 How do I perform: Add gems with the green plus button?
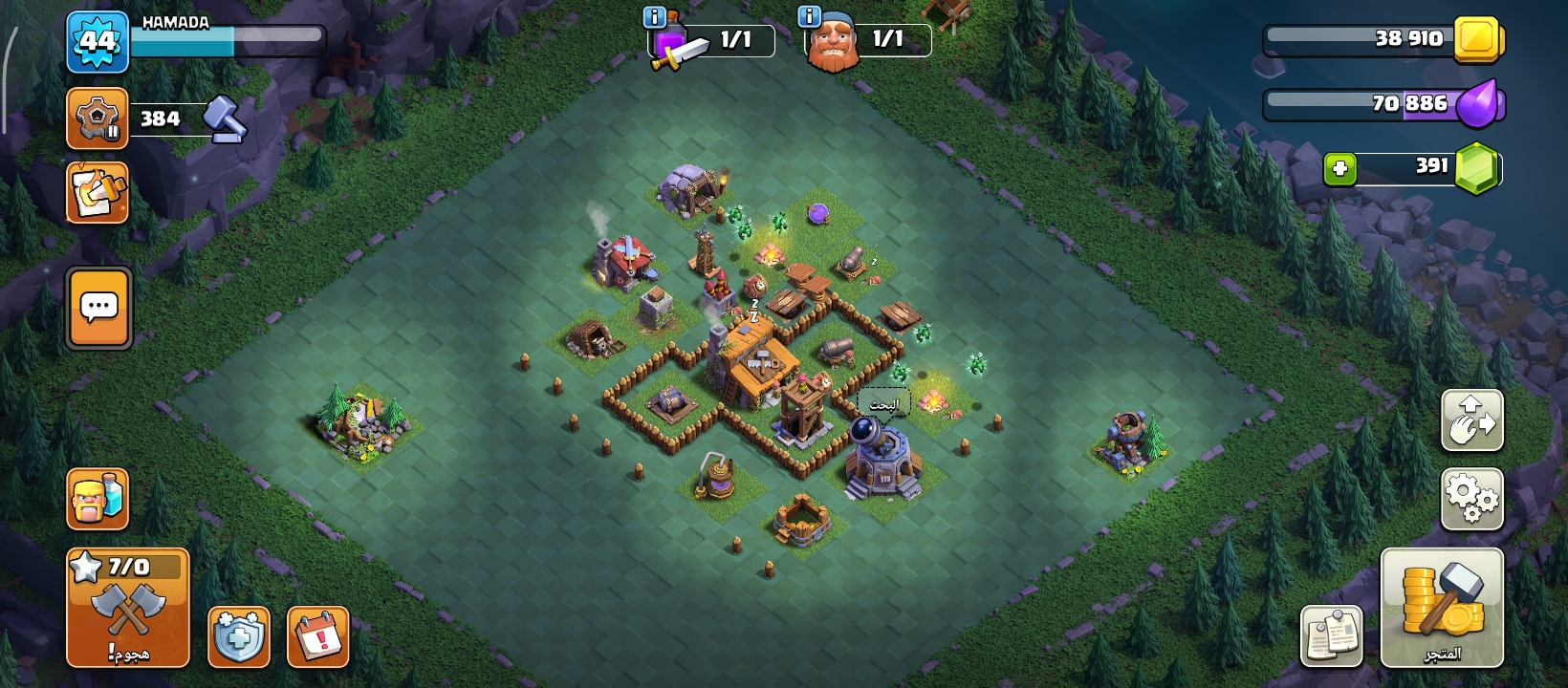(1339, 169)
